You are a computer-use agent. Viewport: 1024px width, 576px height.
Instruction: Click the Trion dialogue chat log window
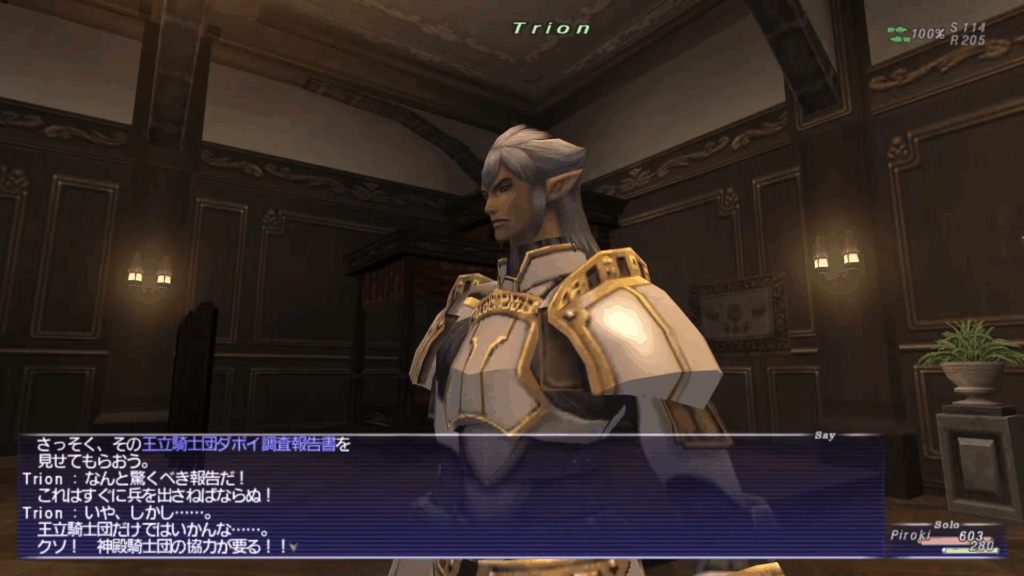450,495
